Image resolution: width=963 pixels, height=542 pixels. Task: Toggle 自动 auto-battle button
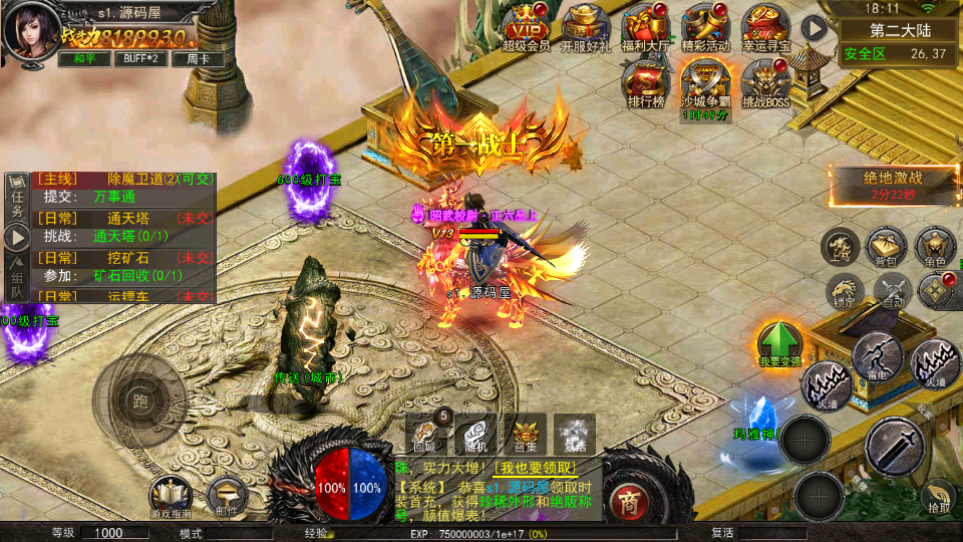point(893,290)
